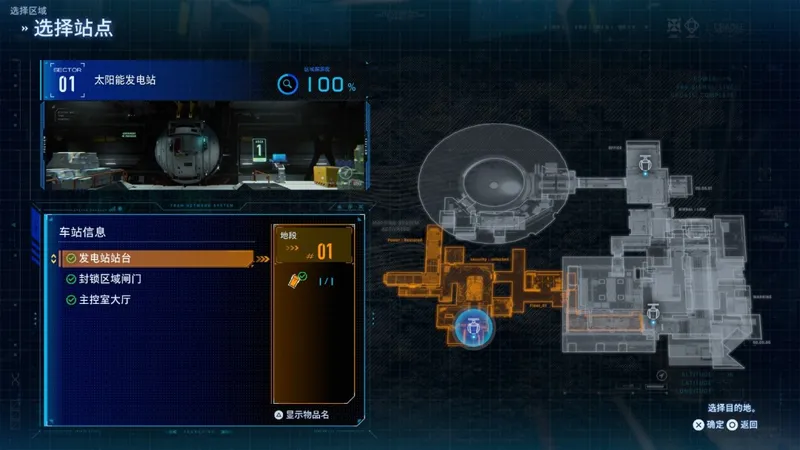Select the 地段 #01 section panel

(313, 246)
